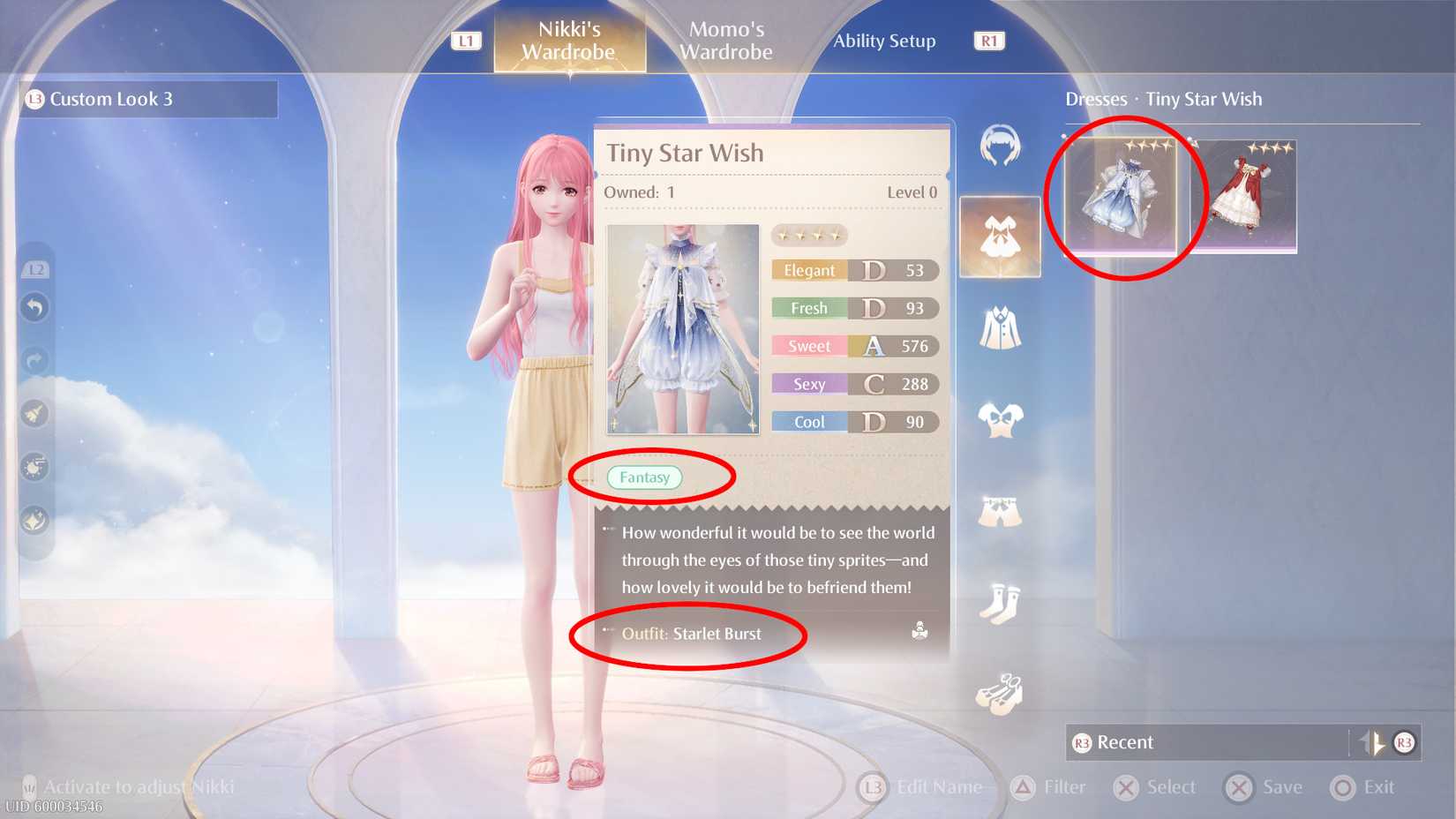The image size is (1456, 819).
Task: Open the Ability Setup tab
Action: tap(885, 41)
